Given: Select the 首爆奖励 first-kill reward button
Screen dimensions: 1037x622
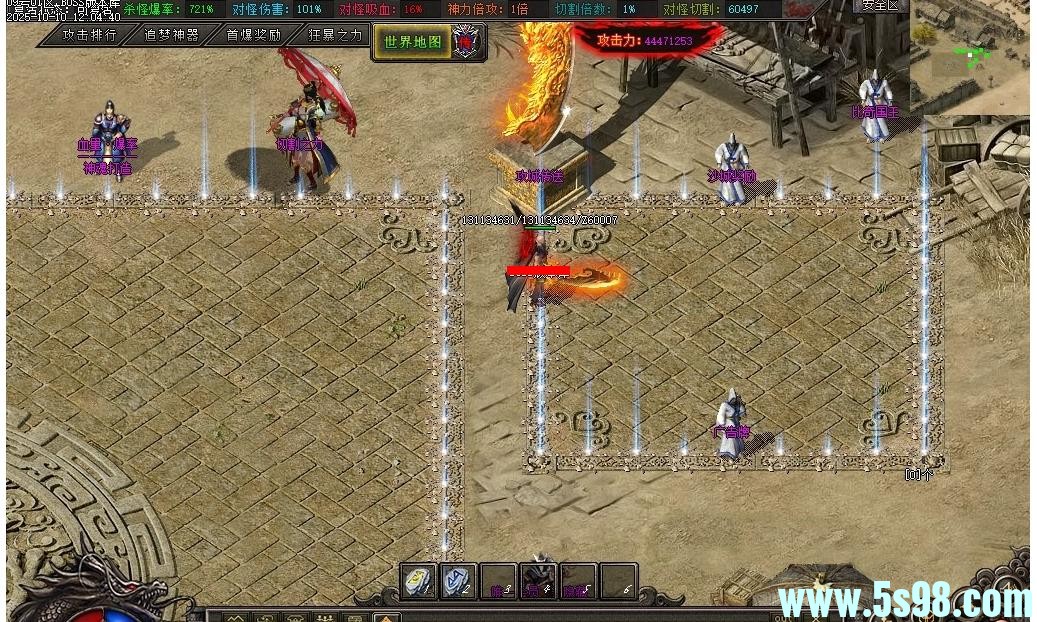Looking at the screenshot, I should (253, 35).
